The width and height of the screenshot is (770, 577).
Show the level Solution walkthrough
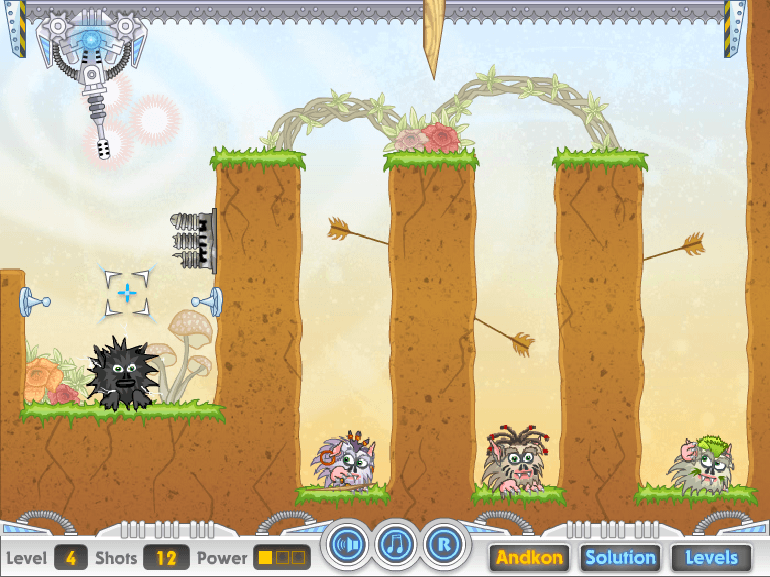(x=620, y=557)
